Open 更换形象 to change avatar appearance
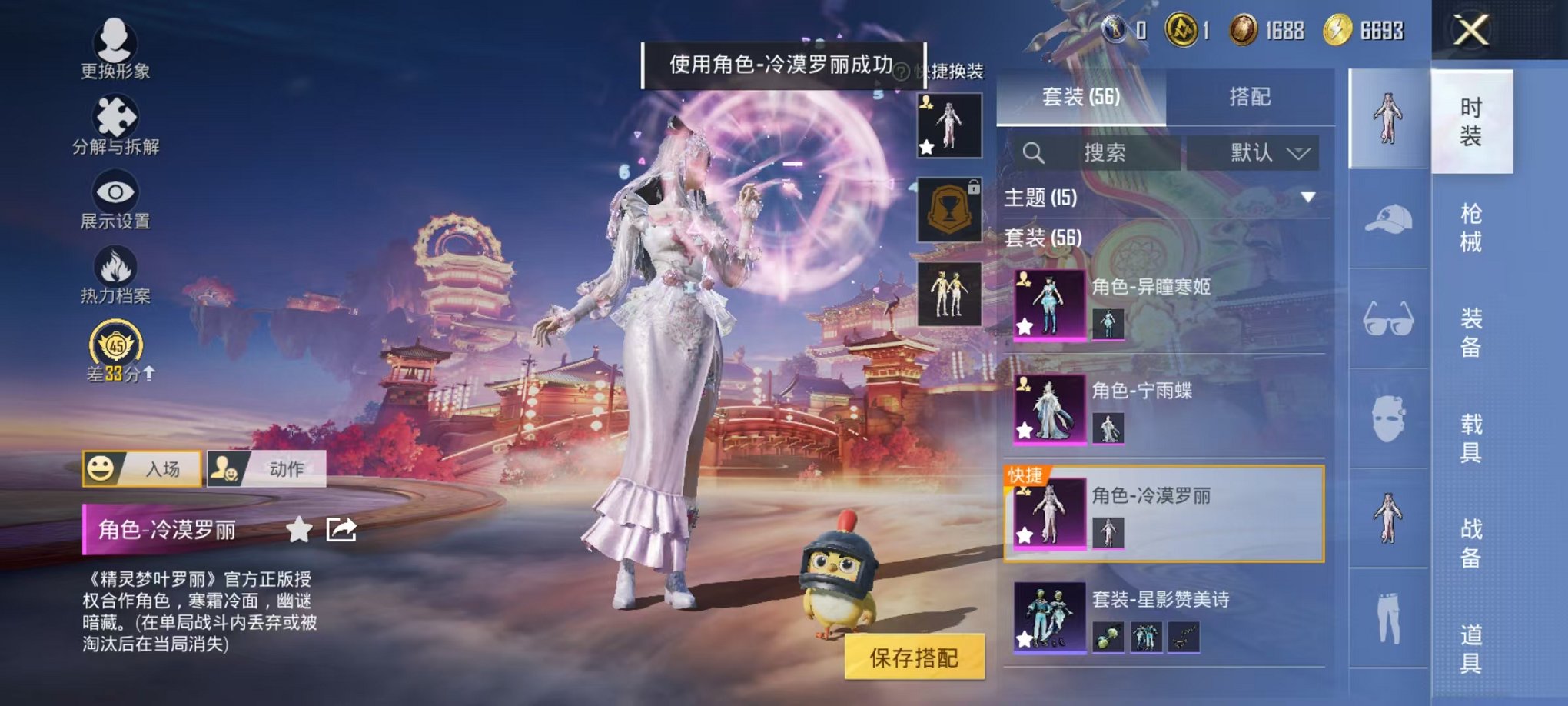 [113, 48]
